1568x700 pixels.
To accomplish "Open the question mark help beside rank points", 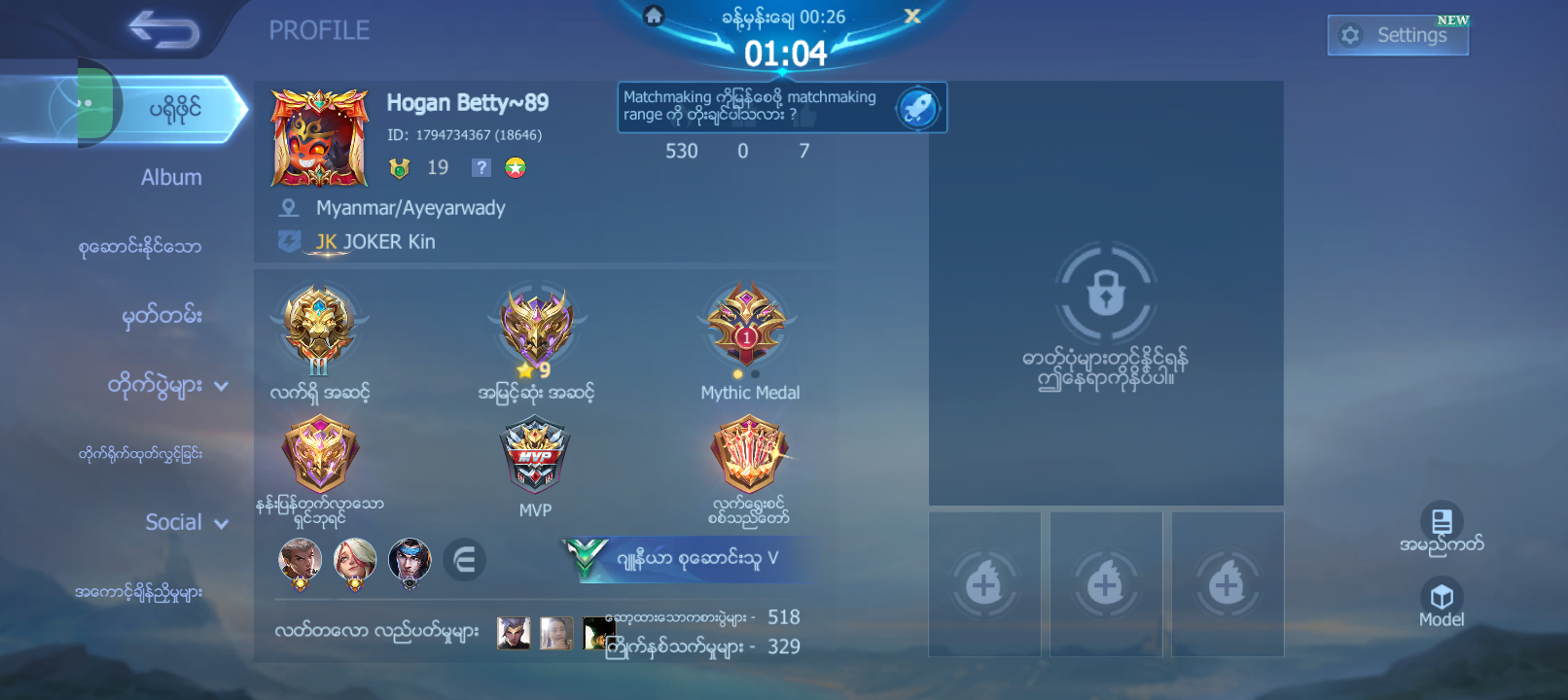I will tap(481, 167).
